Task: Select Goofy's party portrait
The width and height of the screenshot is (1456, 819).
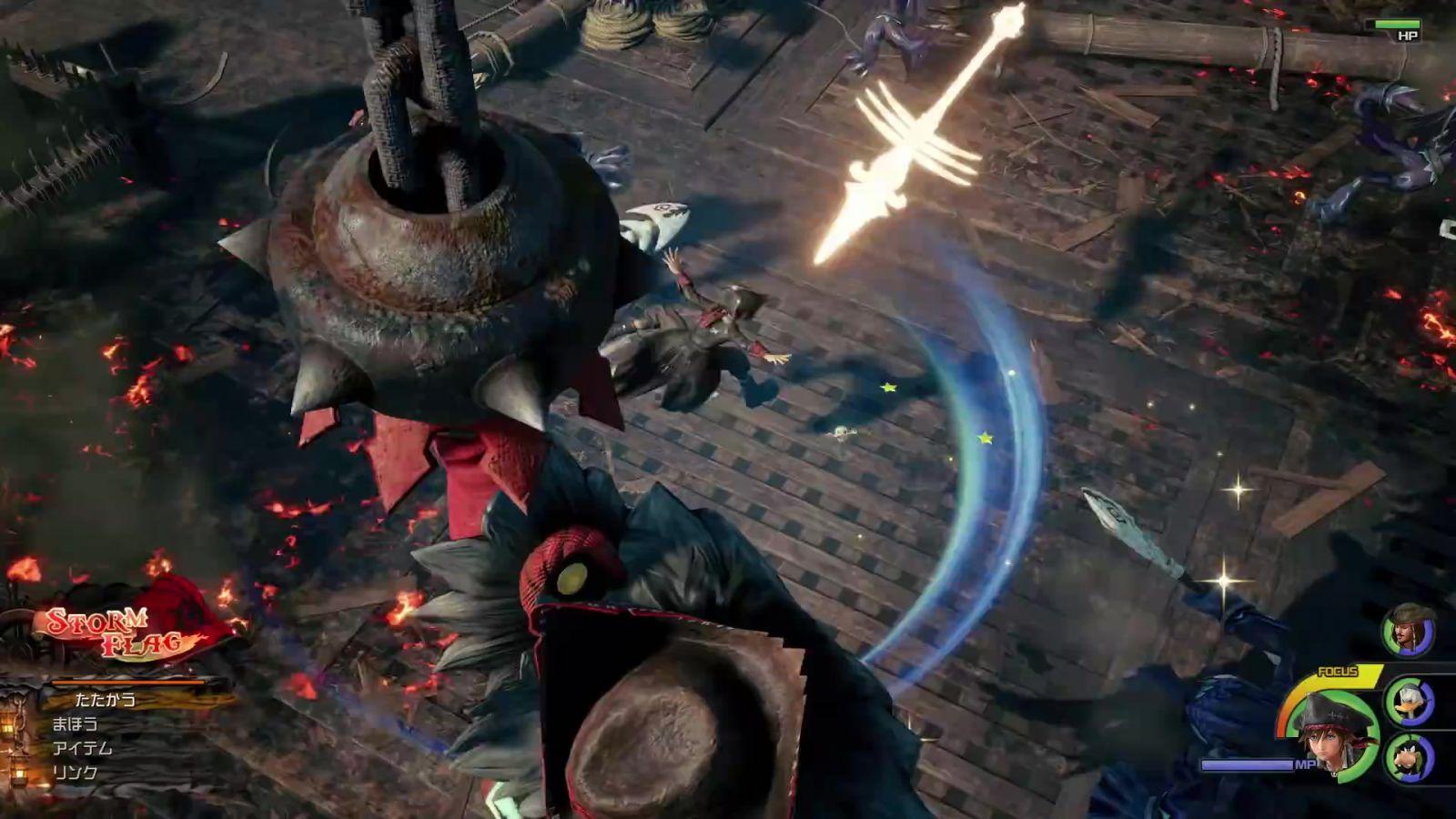Action: 1410,758
